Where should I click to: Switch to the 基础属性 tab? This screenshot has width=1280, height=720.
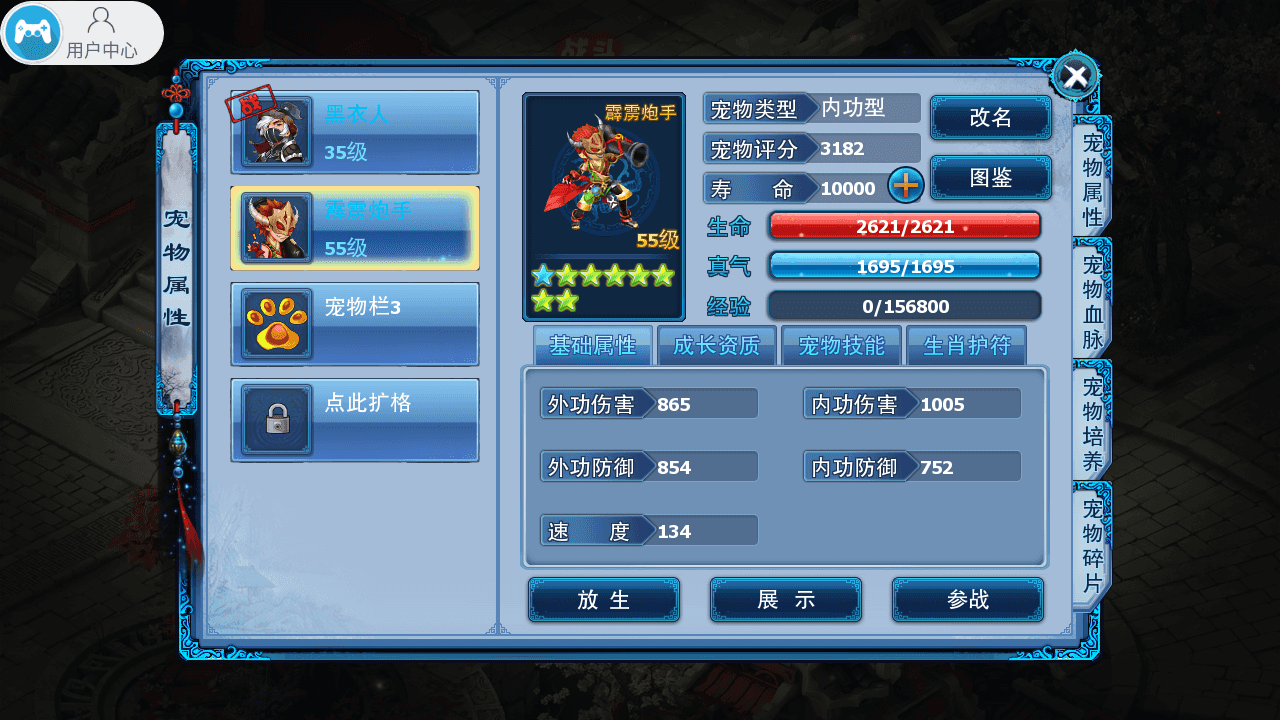click(x=592, y=346)
